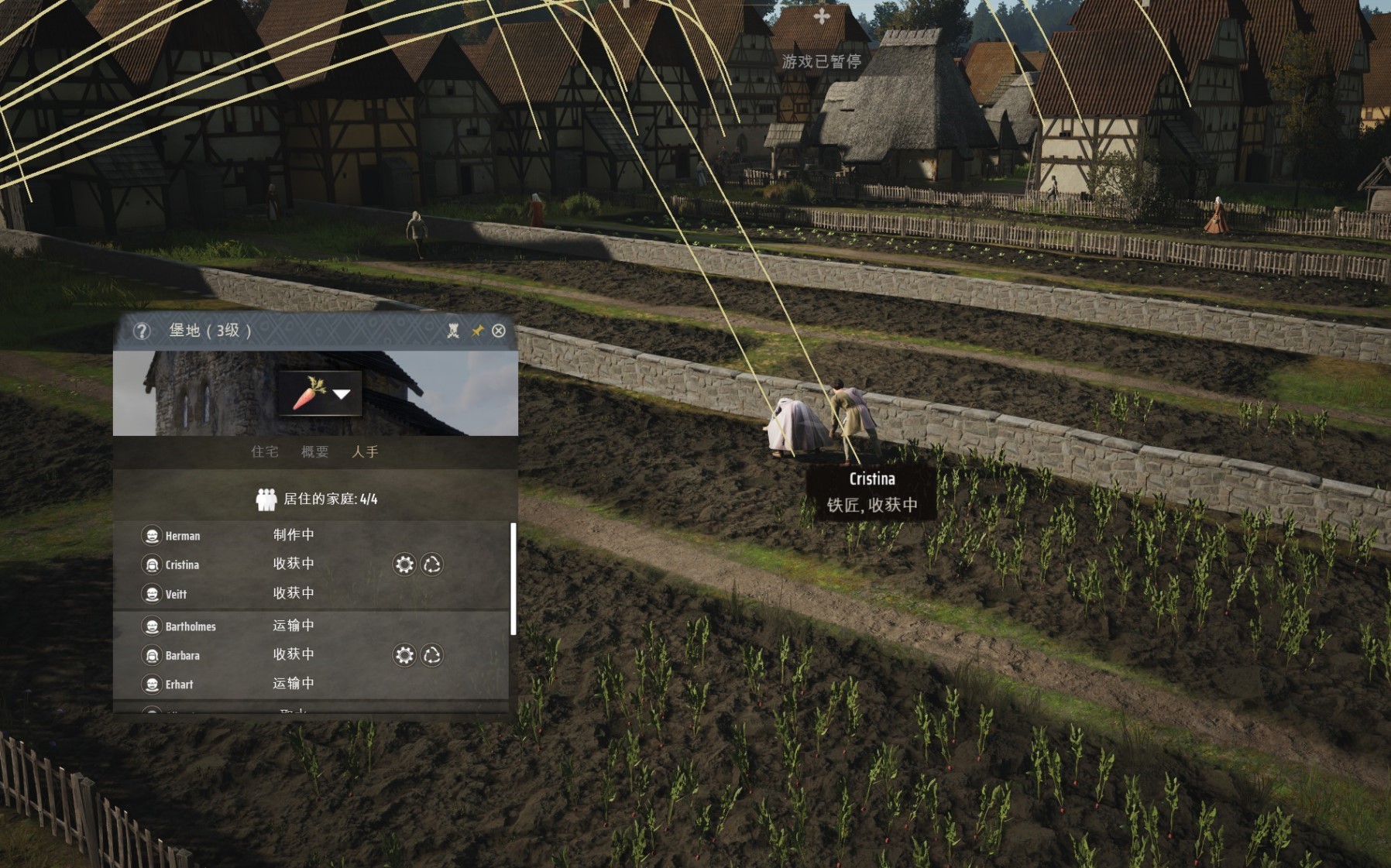Switch to the 住宅 tab
Viewport: 1391px width, 868px height.
[x=264, y=451]
